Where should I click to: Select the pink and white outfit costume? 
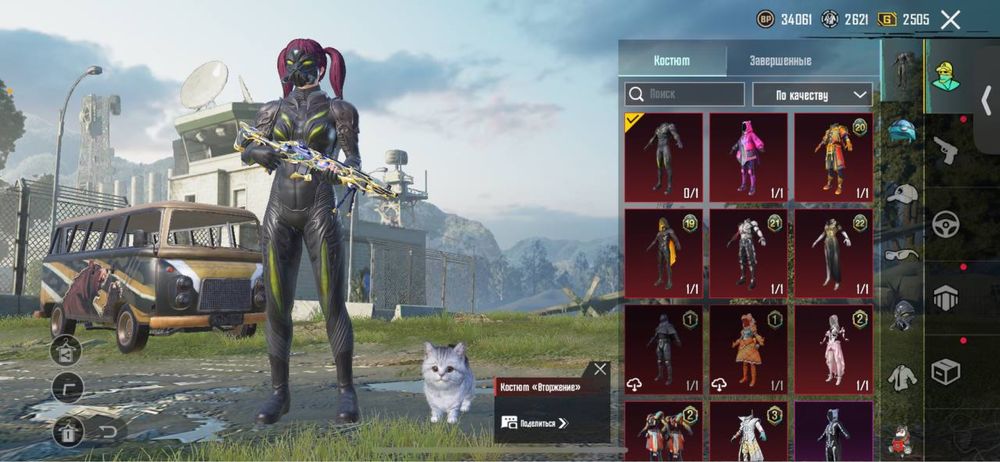pyautogui.click(x=833, y=349)
